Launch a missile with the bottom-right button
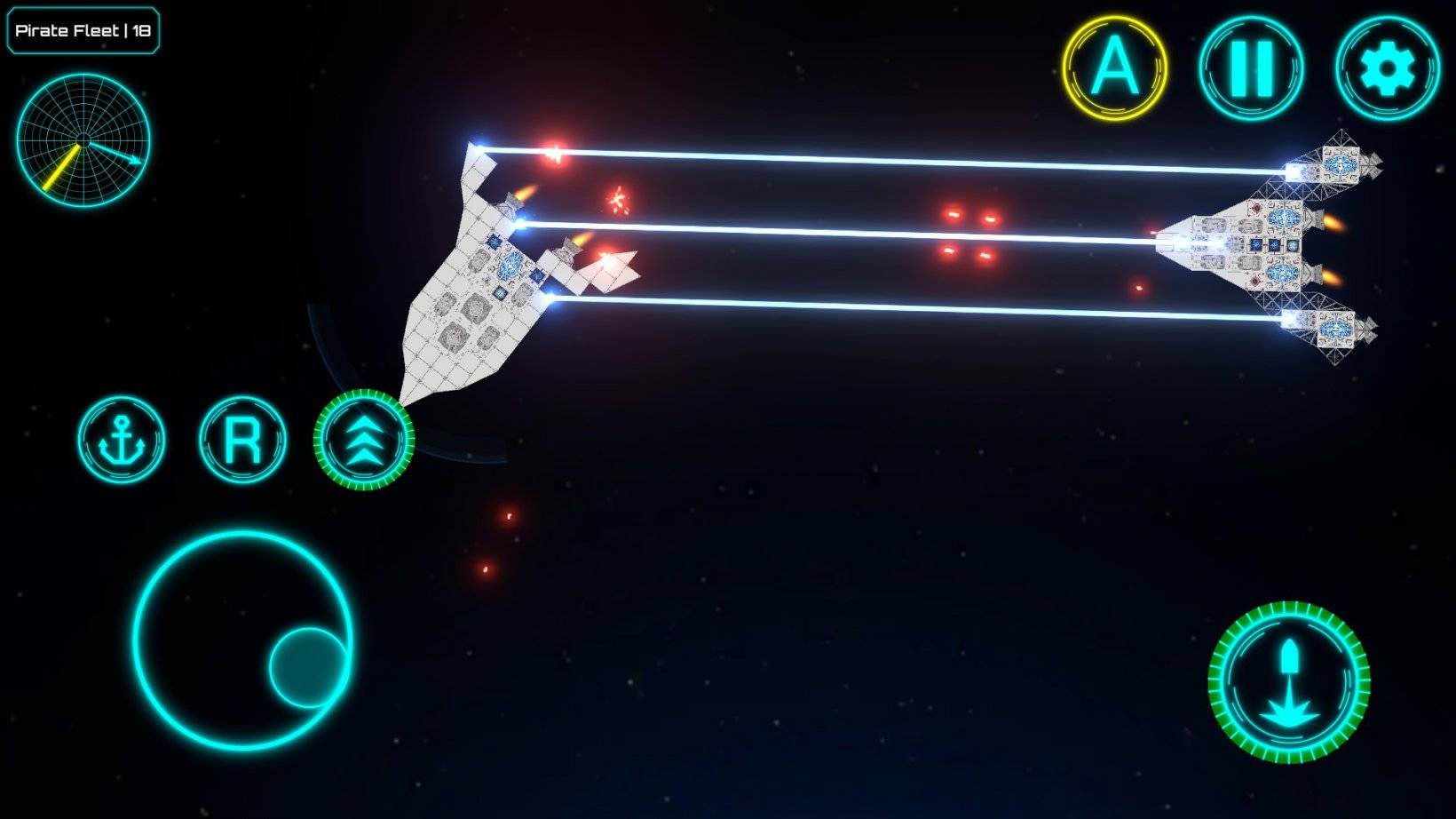 1289,680
